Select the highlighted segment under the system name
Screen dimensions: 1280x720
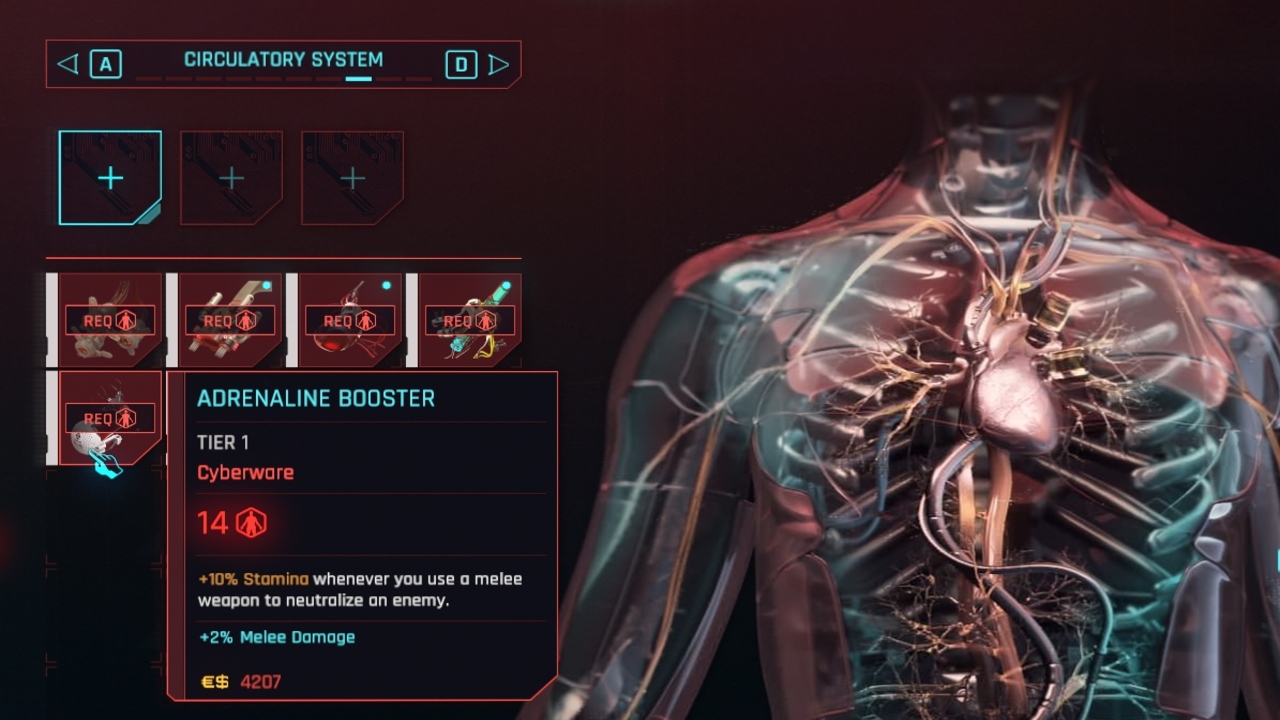pos(359,78)
